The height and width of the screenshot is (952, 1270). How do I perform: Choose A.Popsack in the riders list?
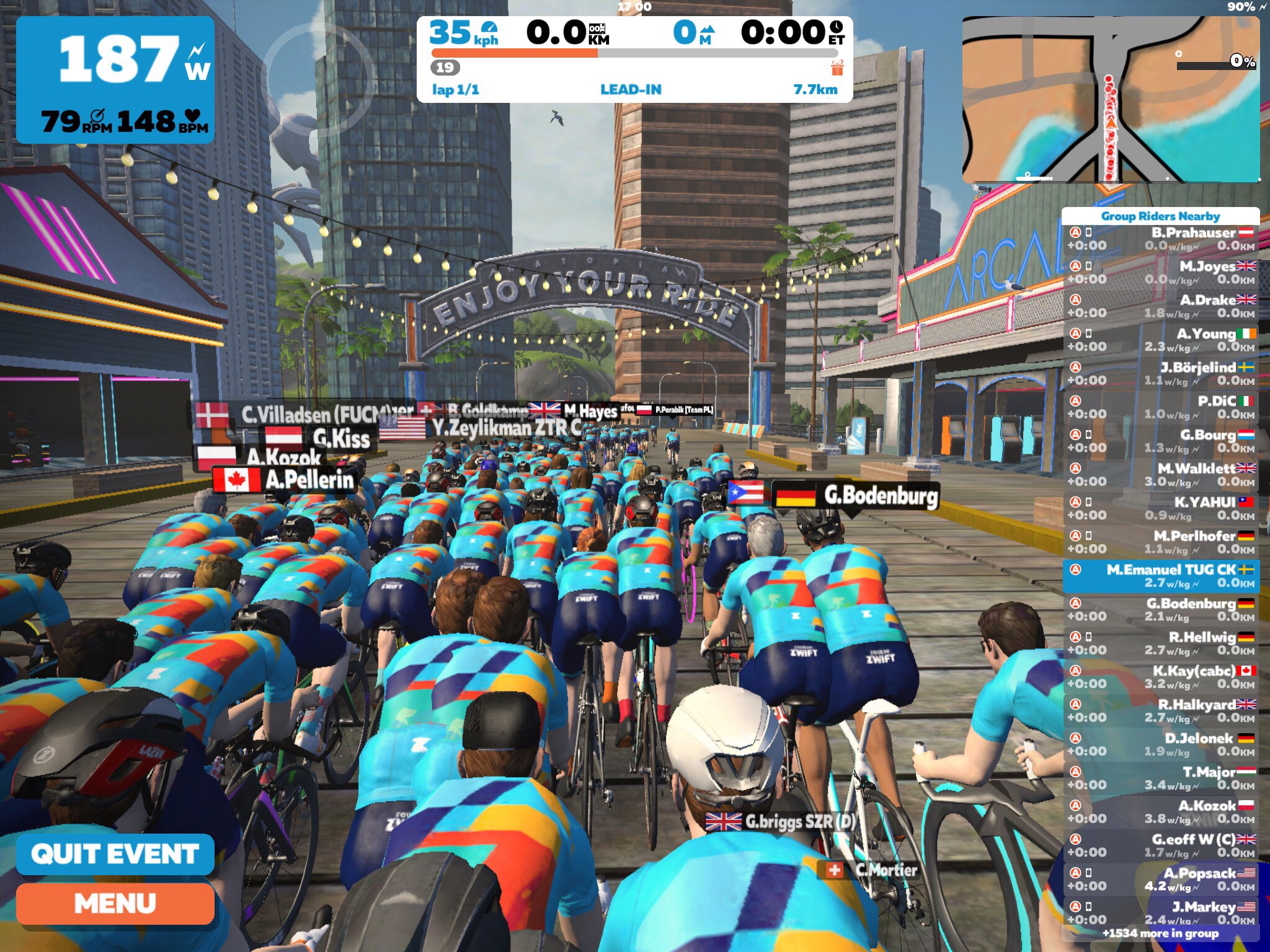[x=1161, y=879]
